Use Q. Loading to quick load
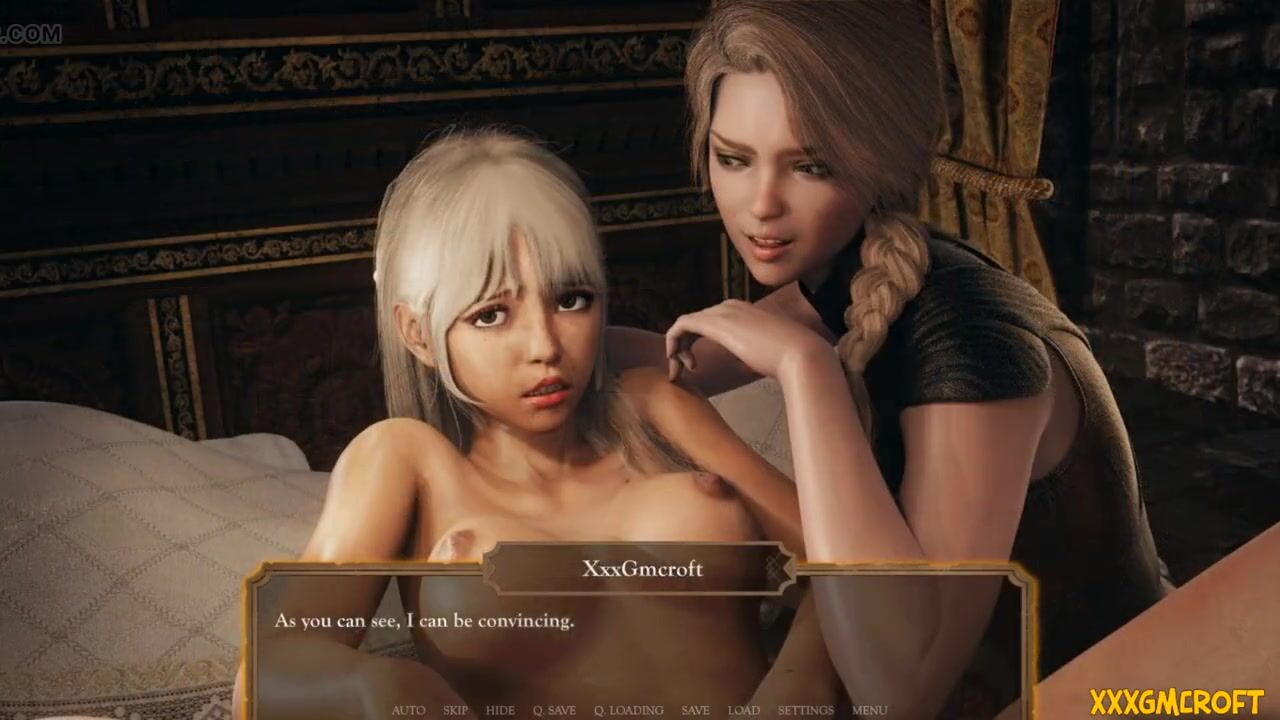This screenshot has width=1280, height=720. point(628,710)
